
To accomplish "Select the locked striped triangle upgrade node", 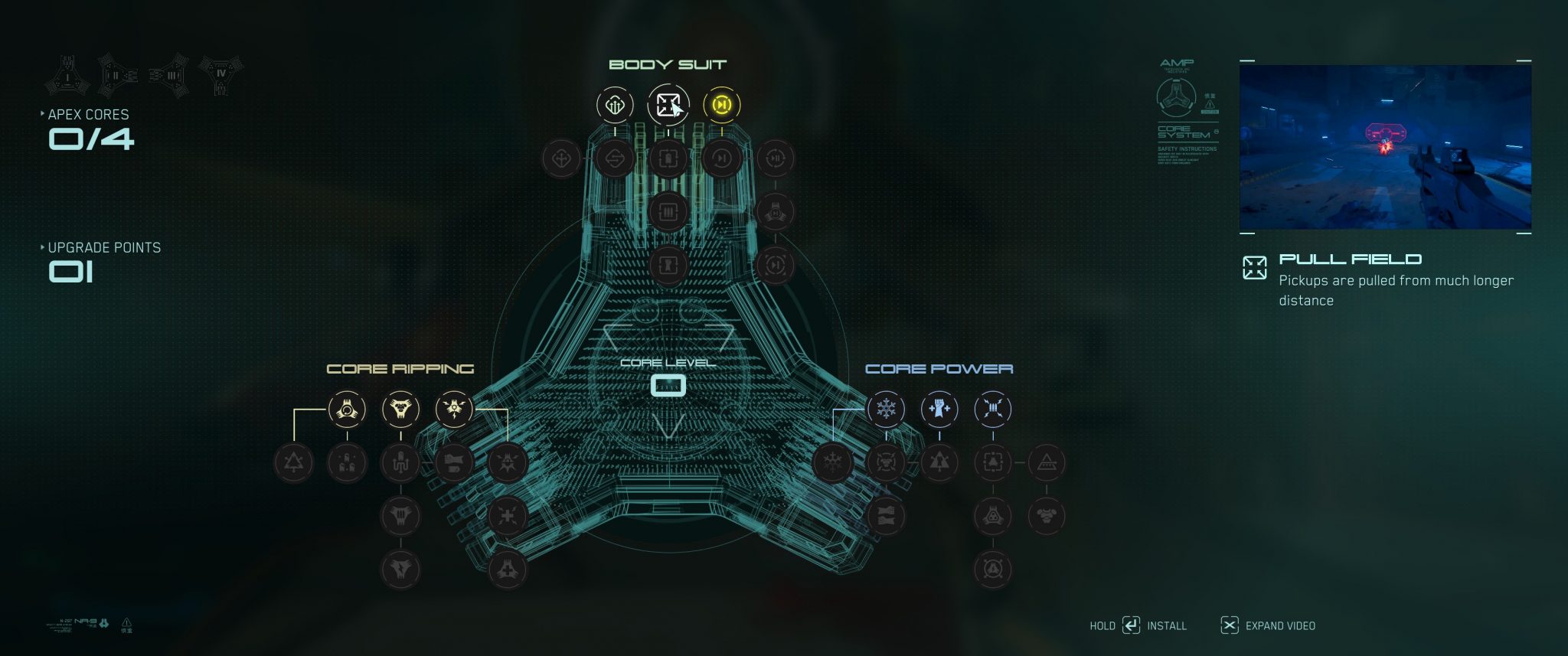I will click(x=1047, y=462).
